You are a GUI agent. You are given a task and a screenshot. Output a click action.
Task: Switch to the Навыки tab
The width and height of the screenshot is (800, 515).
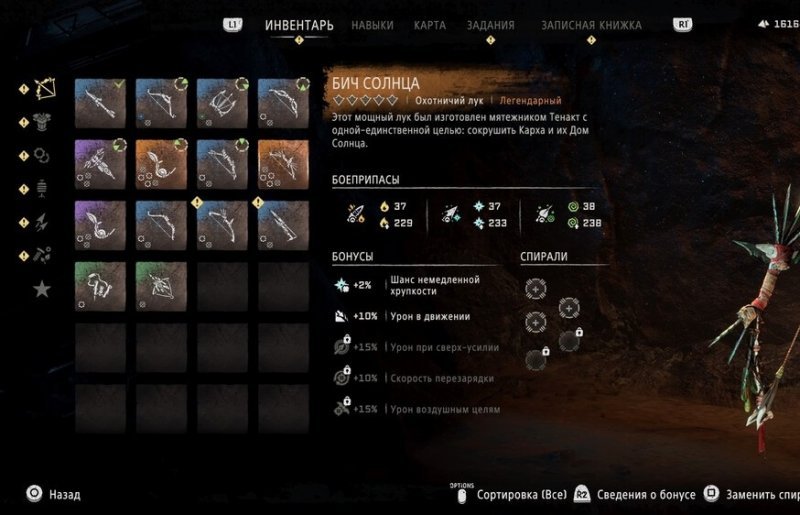click(373, 25)
